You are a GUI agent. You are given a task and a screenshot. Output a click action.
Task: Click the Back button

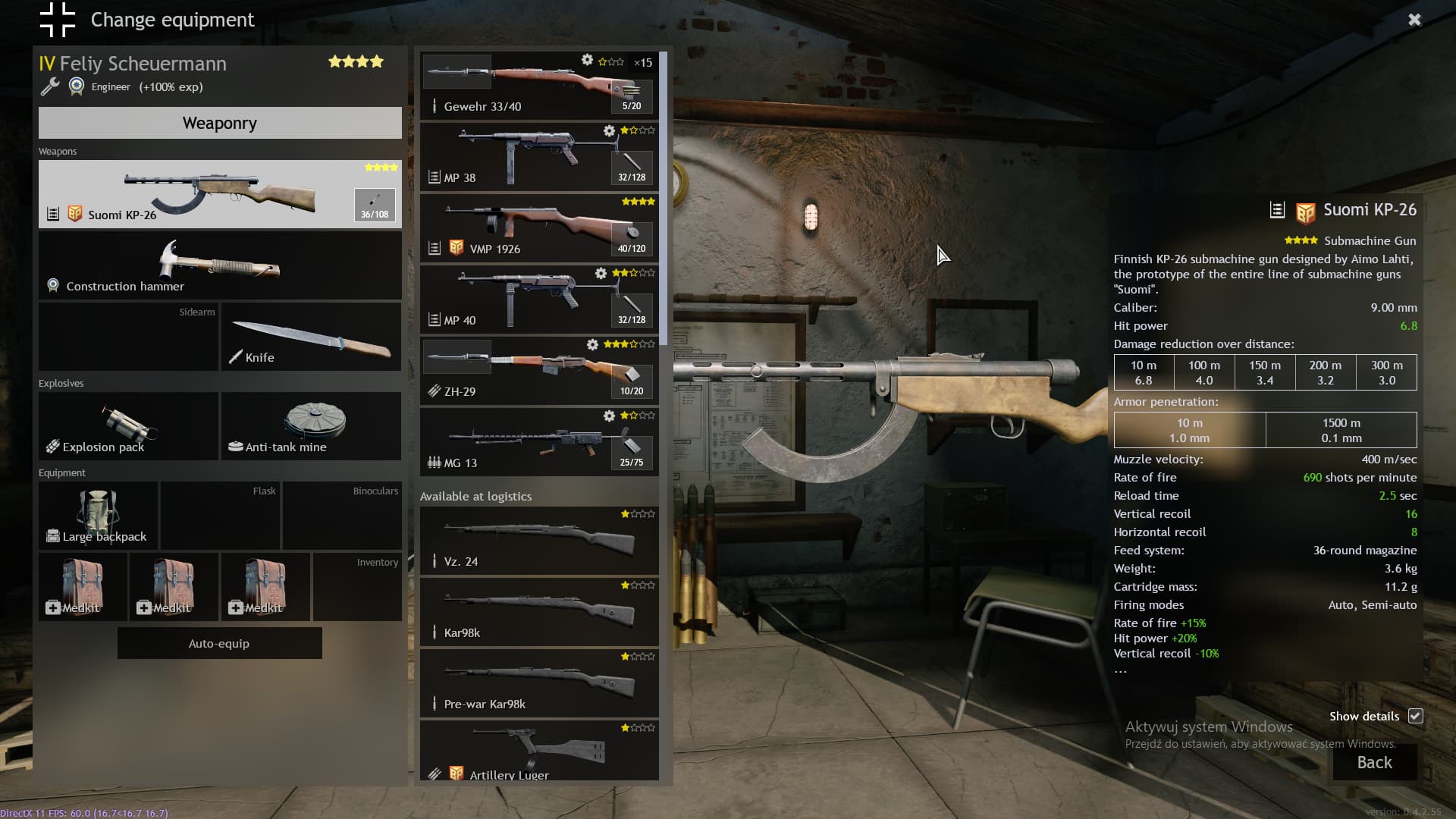(1374, 762)
